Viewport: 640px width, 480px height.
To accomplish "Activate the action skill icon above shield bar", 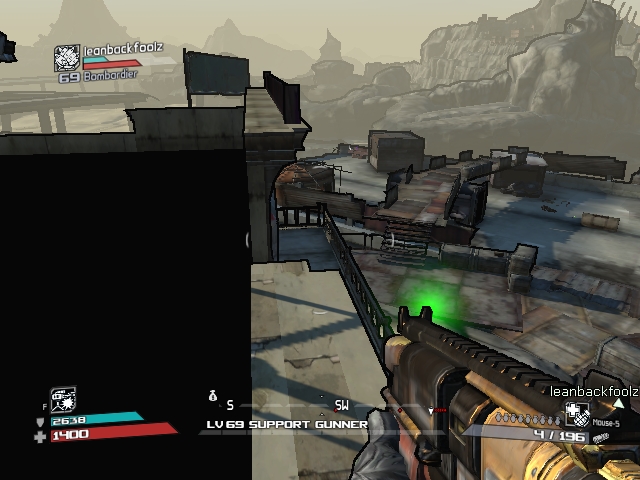I will [x=64, y=399].
